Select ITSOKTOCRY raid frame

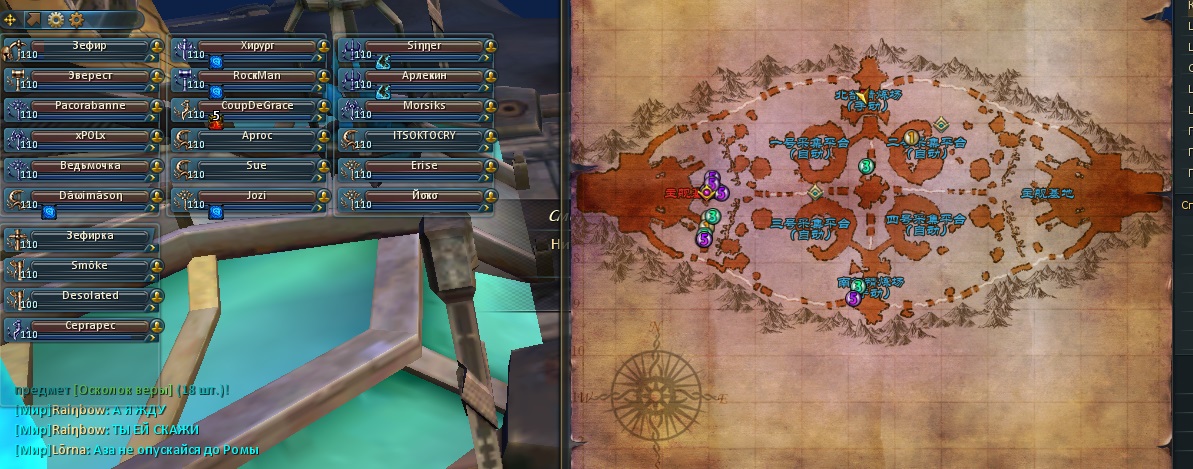click(x=418, y=136)
